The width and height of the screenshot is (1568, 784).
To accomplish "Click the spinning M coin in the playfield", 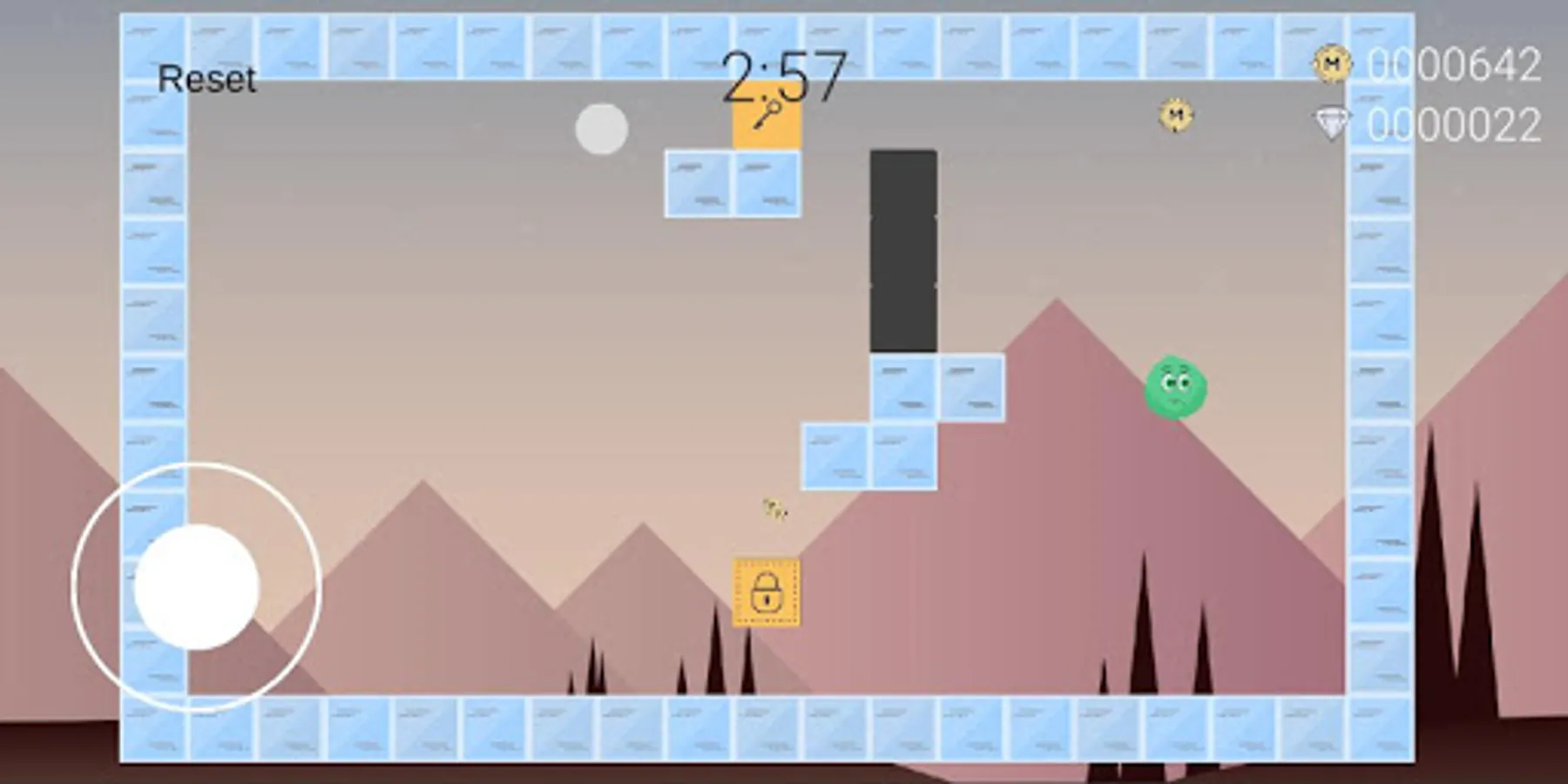I will [x=1174, y=115].
